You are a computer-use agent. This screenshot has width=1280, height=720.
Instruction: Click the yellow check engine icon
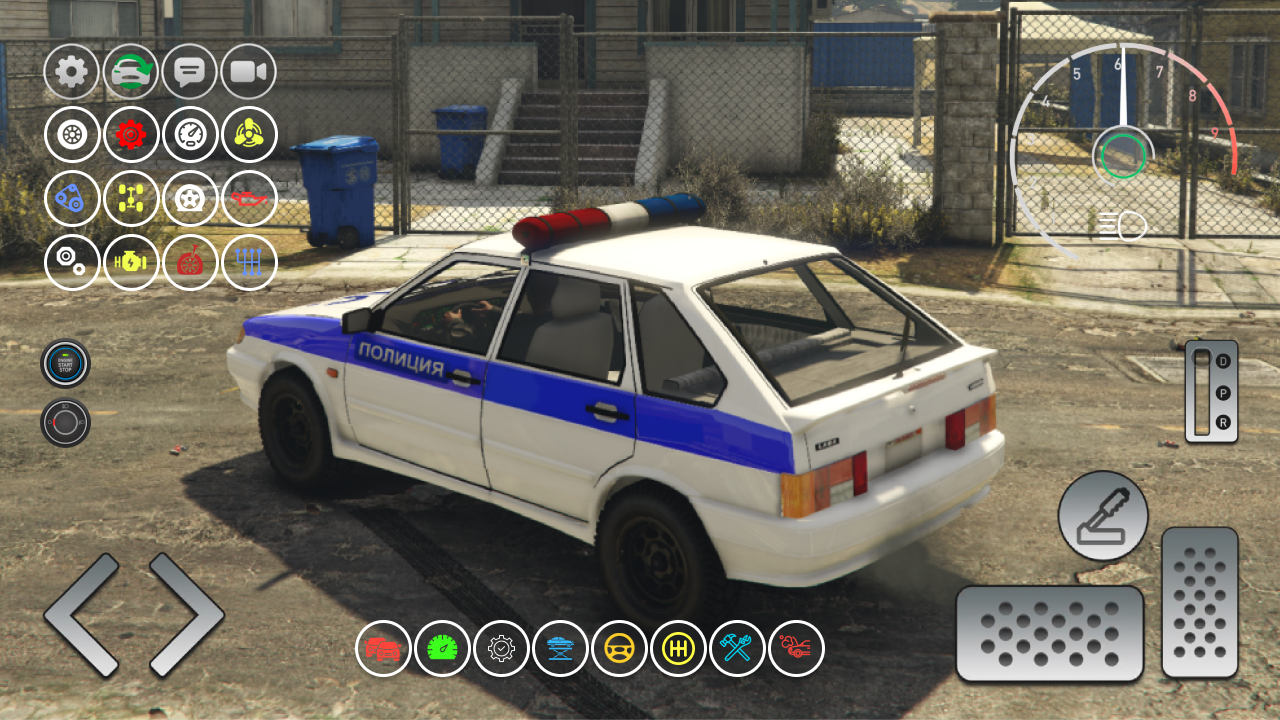click(x=129, y=262)
